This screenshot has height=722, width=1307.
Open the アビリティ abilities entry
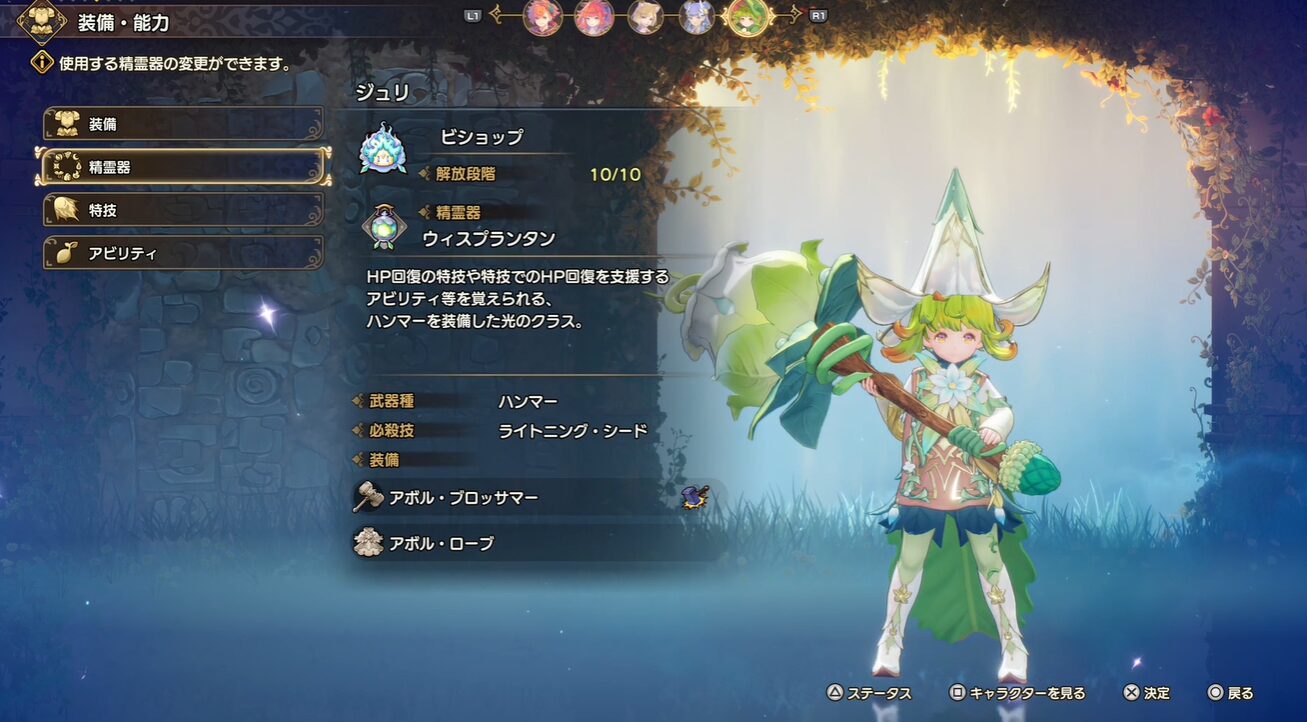point(183,253)
